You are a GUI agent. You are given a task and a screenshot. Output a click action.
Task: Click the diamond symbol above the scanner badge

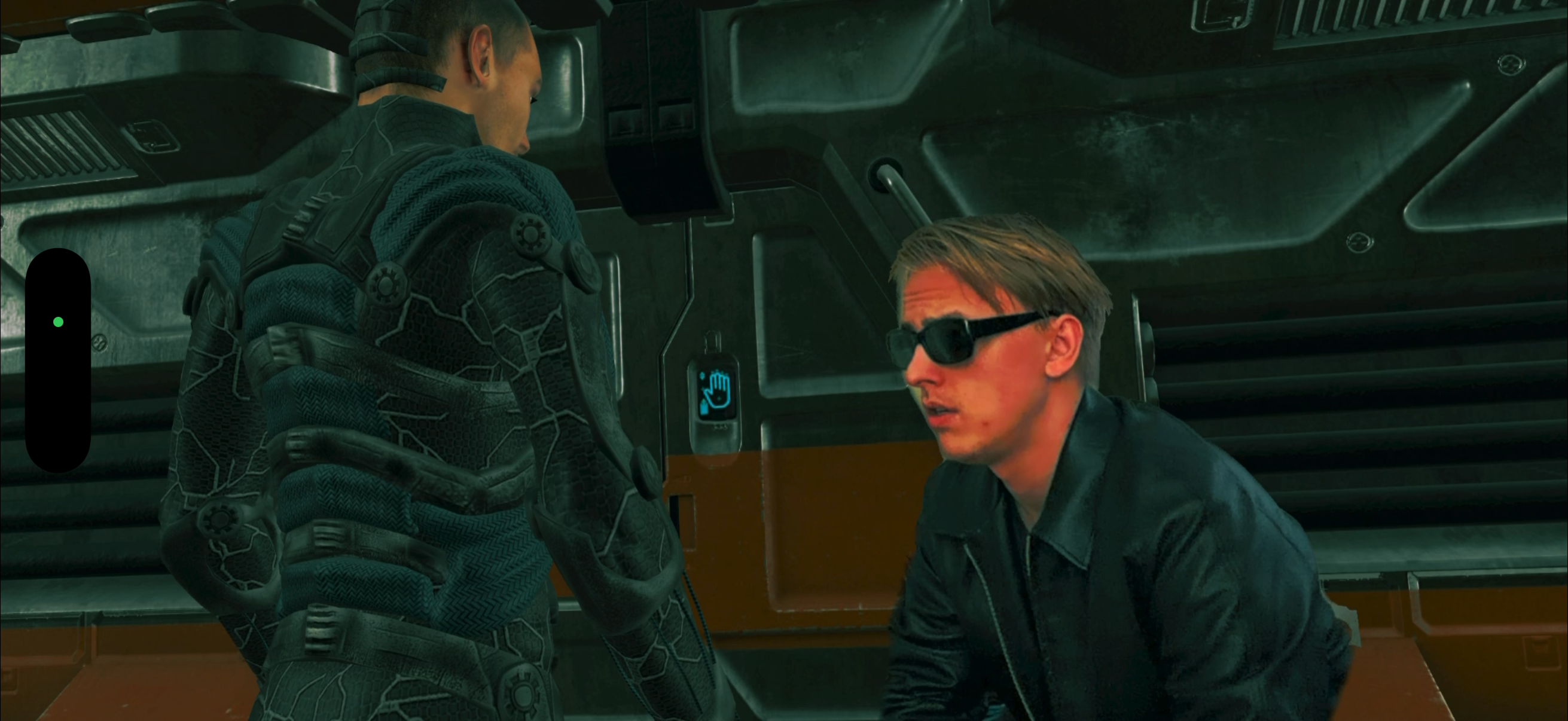pyautogui.click(x=703, y=377)
